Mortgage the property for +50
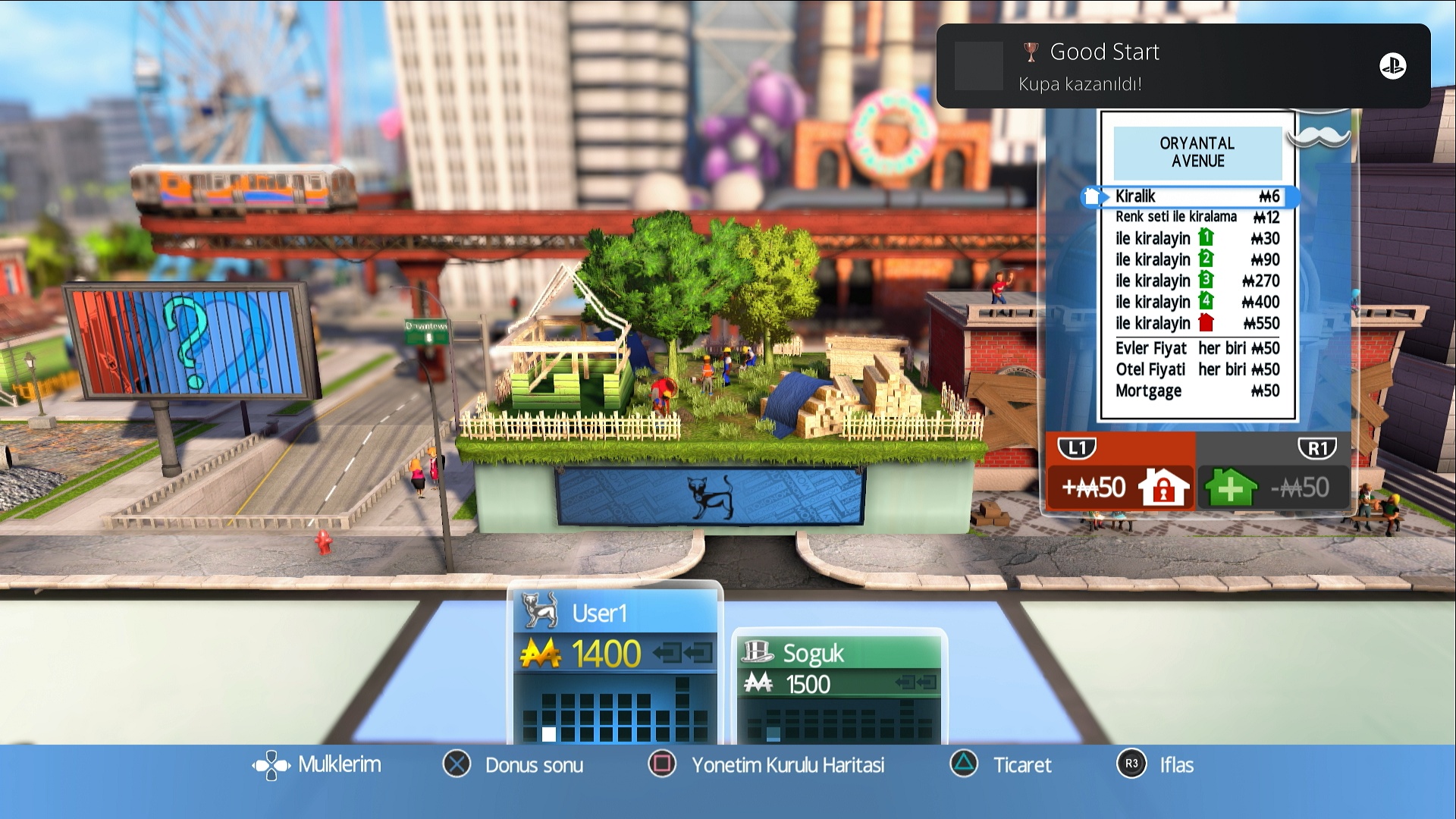 point(1119,487)
